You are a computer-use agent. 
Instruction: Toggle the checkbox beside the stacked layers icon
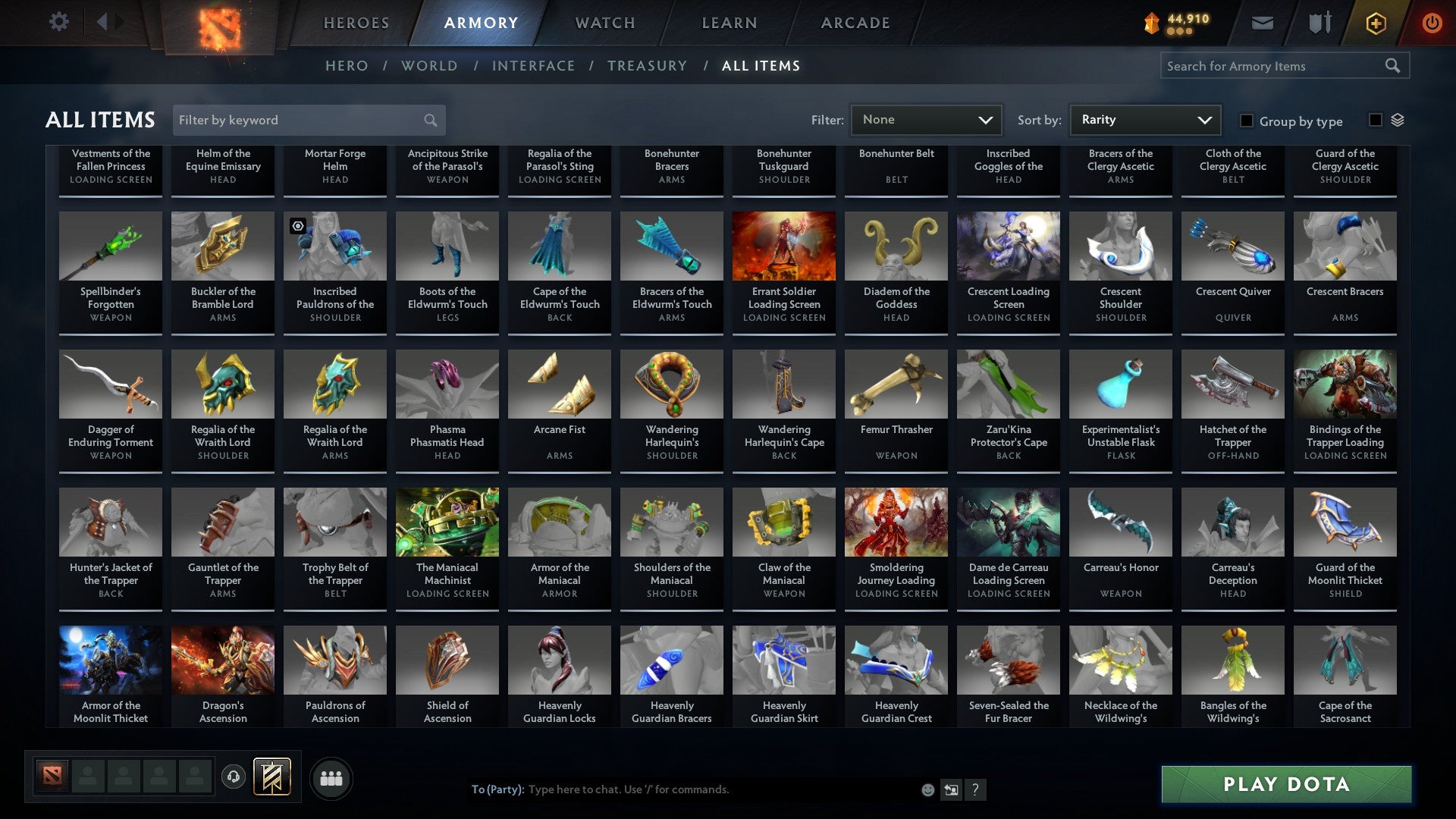coord(1375,120)
